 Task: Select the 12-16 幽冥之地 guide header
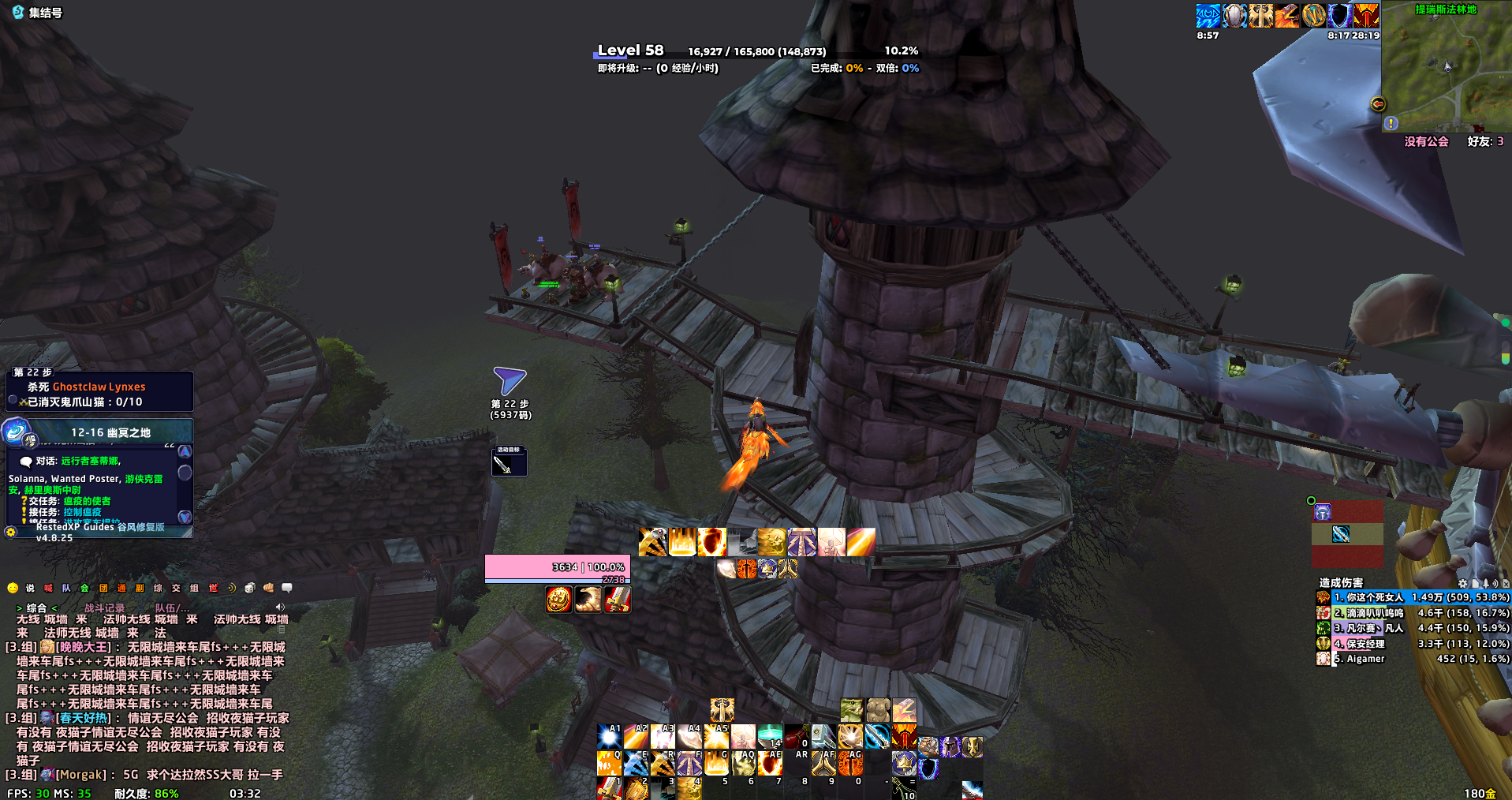pyautogui.click(x=110, y=432)
